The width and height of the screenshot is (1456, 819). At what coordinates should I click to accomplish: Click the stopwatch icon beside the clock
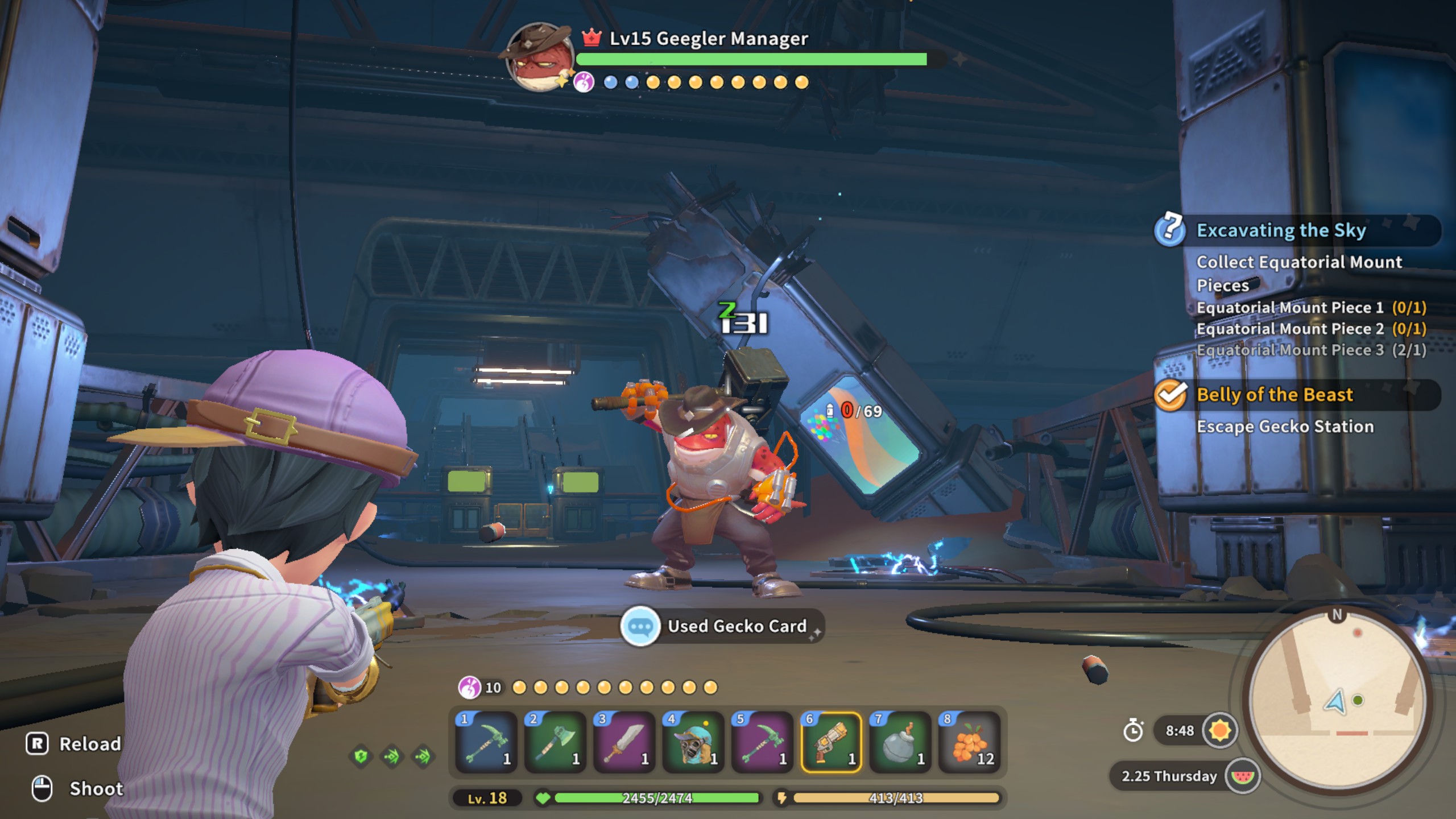[1133, 730]
